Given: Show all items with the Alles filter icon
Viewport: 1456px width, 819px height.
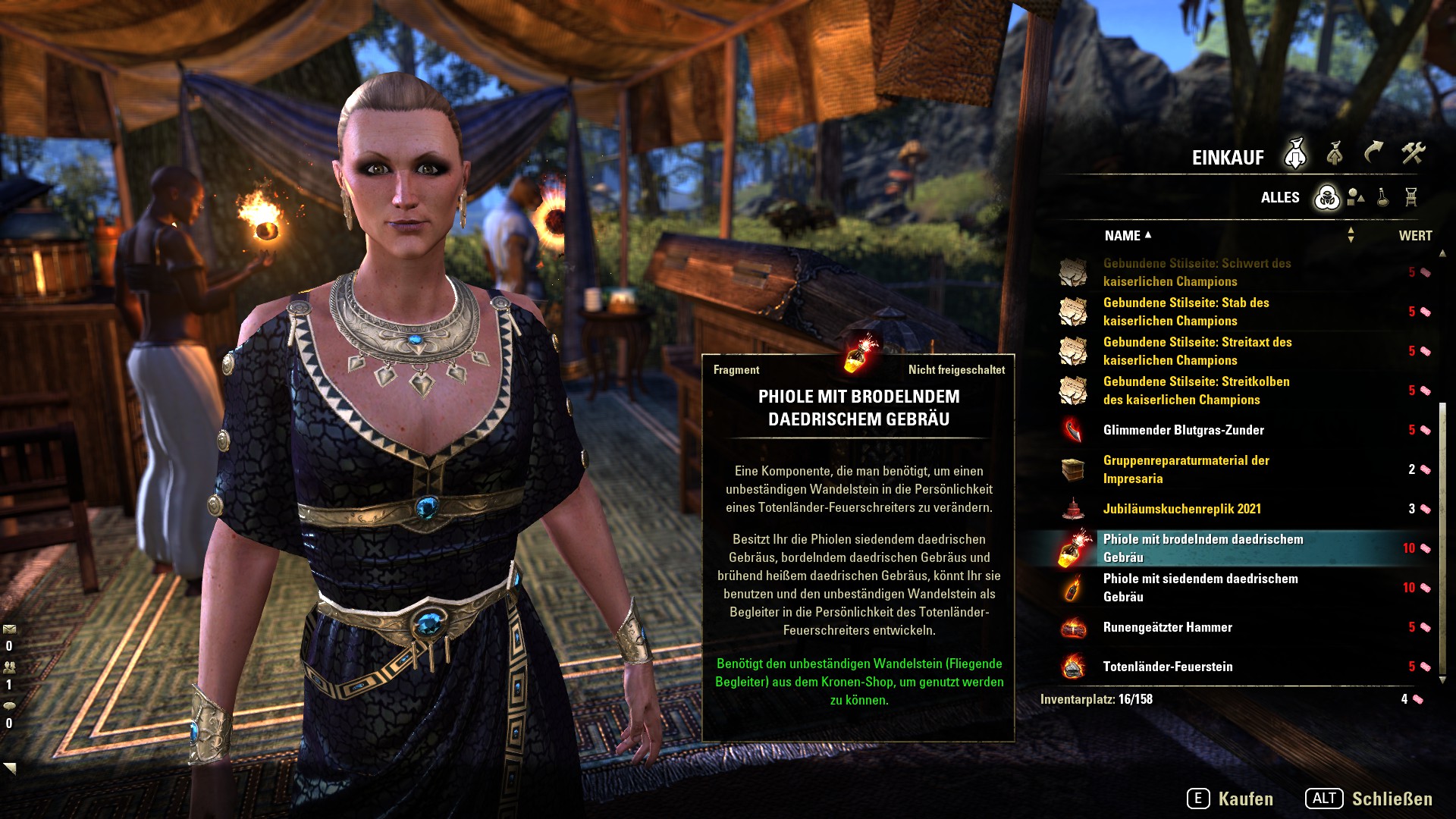Looking at the screenshot, I should (1327, 198).
